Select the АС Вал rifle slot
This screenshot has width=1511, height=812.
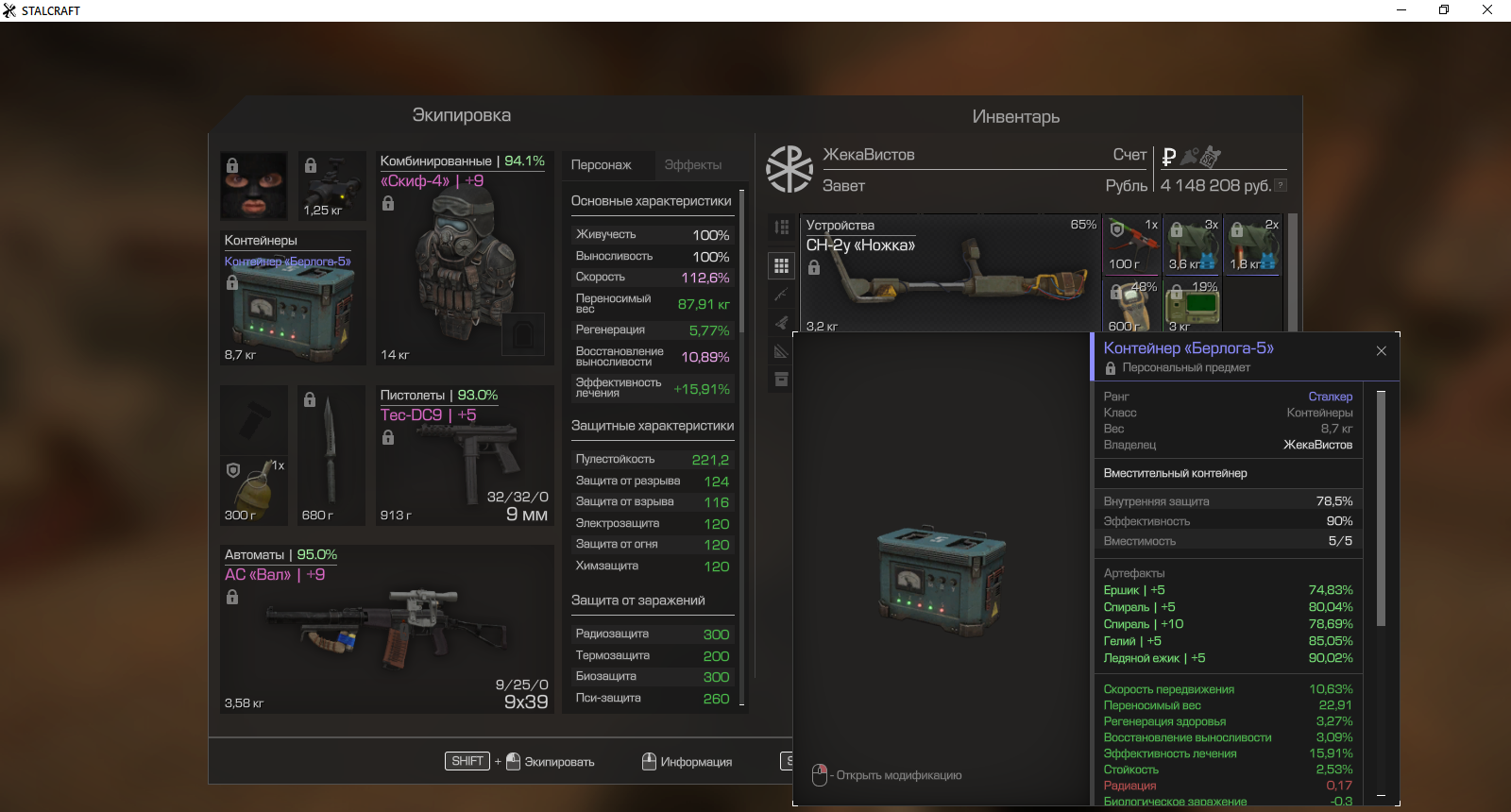pyautogui.click(x=386, y=630)
